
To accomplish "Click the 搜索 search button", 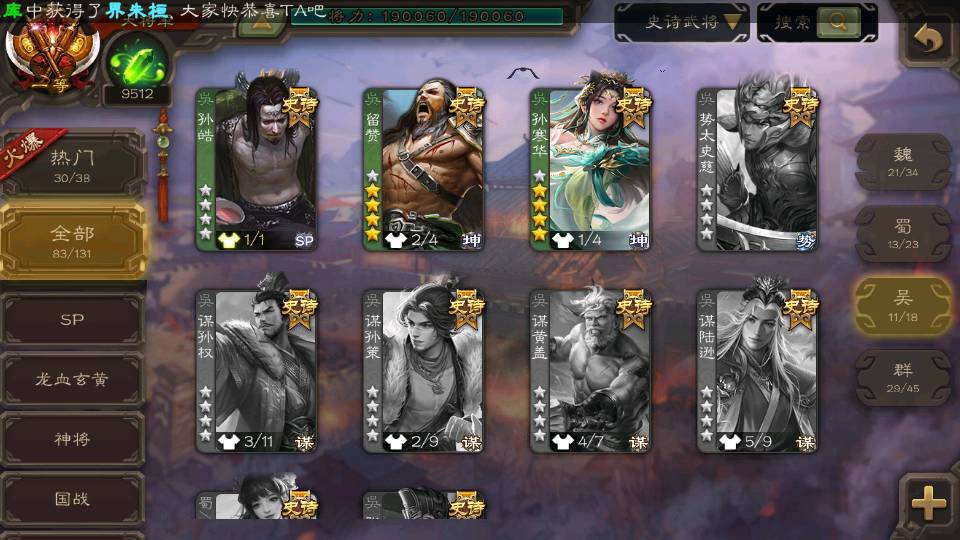I will (x=817, y=22).
